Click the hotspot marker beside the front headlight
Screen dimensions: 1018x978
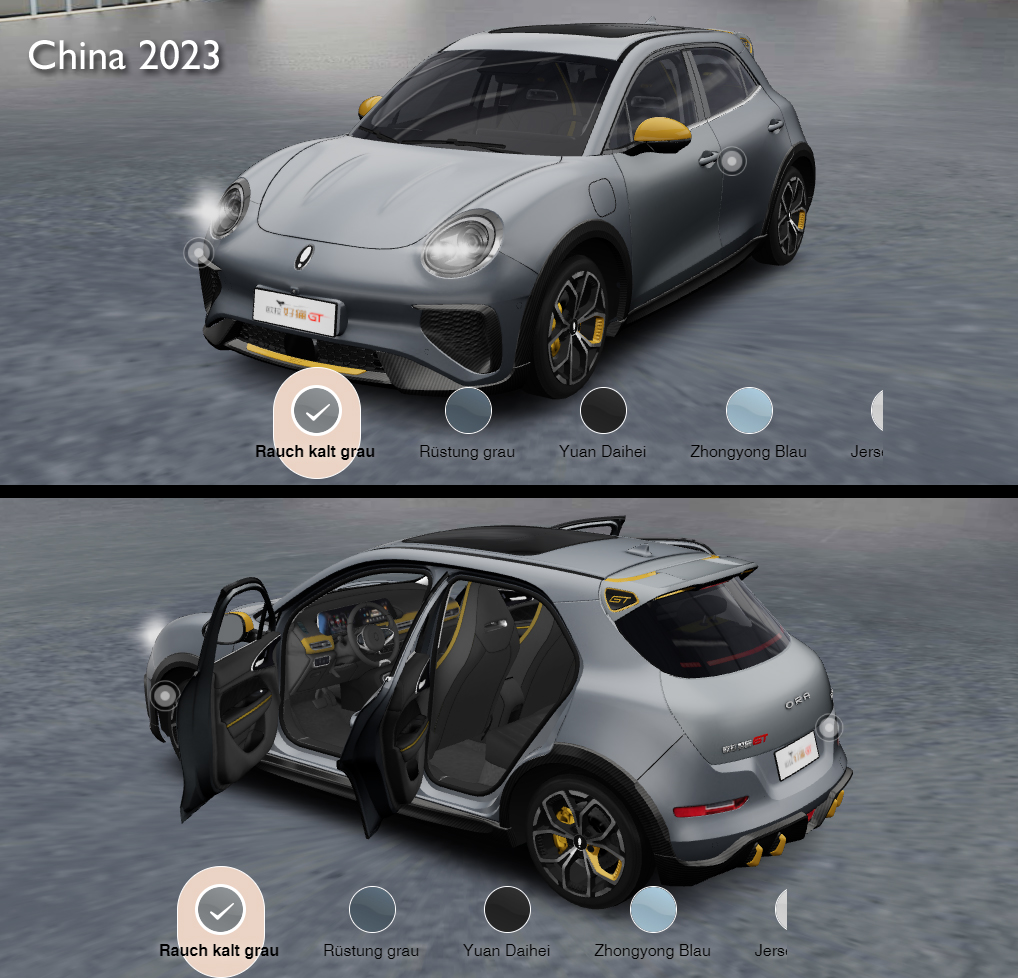(x=199, y=252)
